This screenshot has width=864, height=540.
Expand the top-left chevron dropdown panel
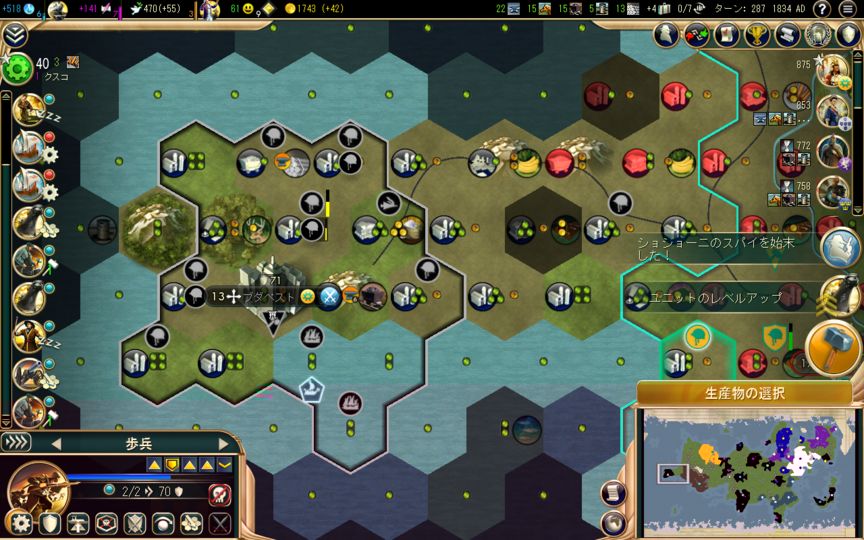tap(14, 36)
